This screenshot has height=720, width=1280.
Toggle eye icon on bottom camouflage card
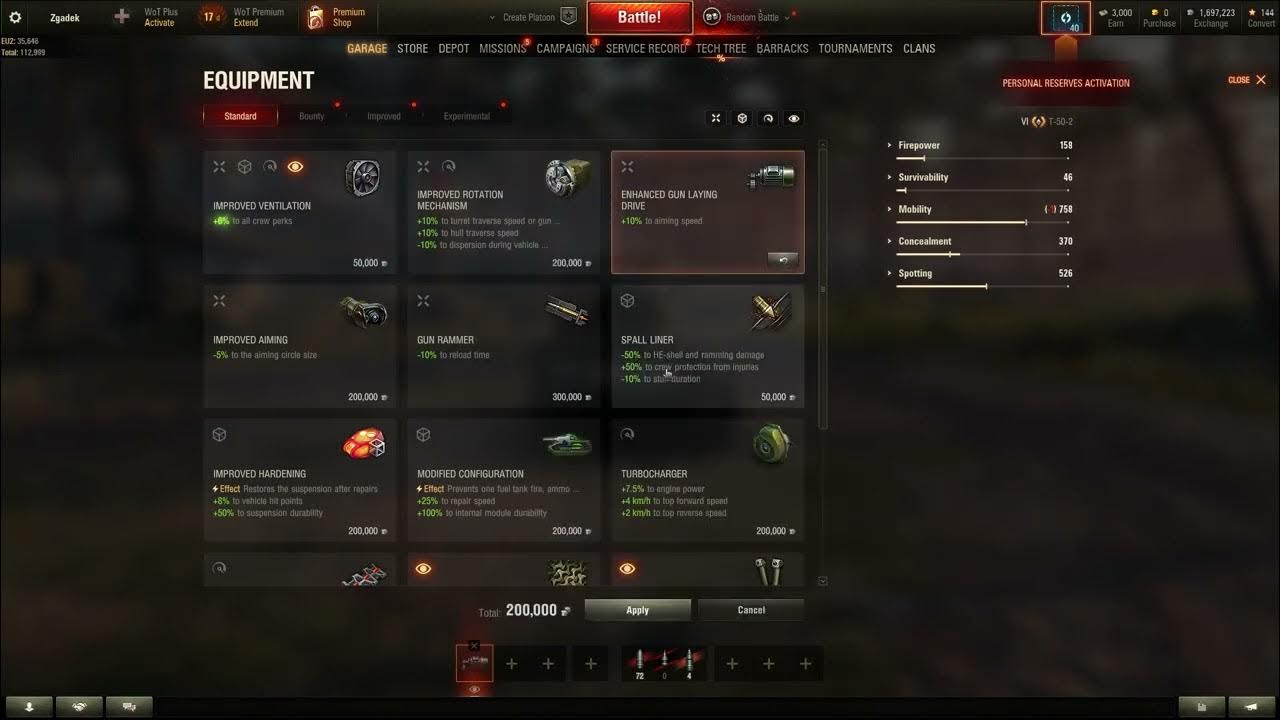(423, 567)
